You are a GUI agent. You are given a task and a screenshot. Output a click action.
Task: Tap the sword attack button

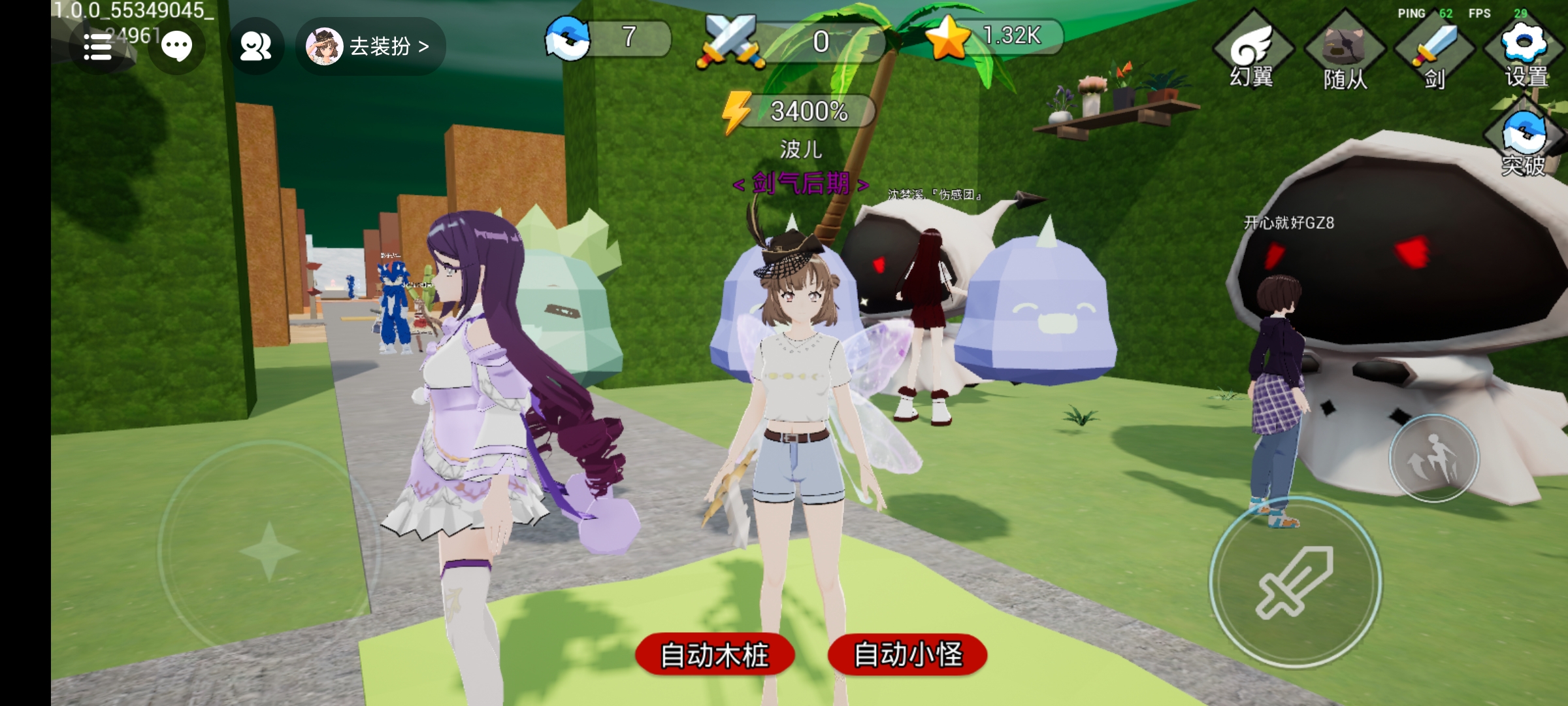point(1295,582)
